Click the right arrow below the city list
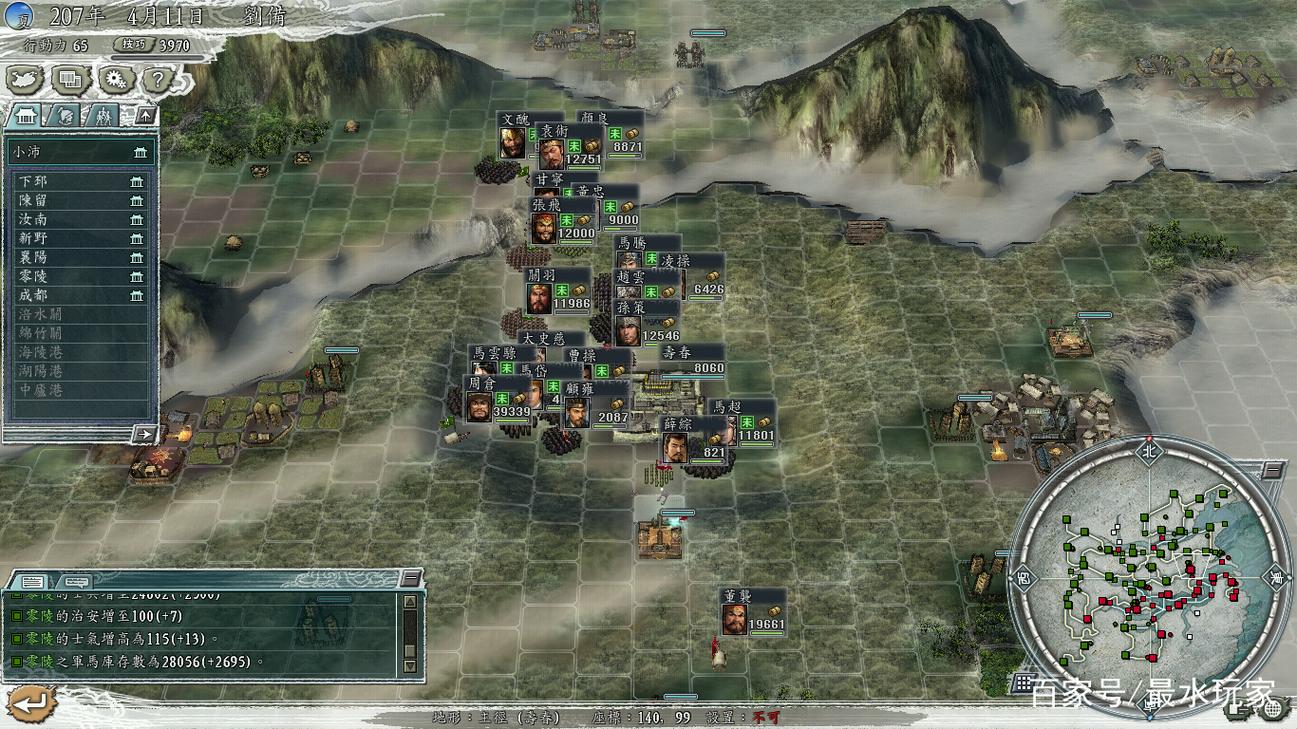The image size is (1297, 729). [x=144, y=434]
